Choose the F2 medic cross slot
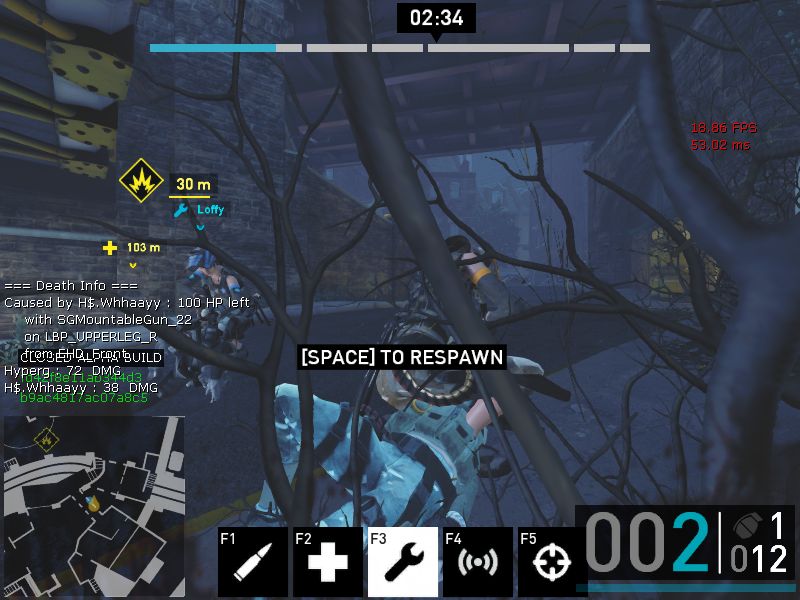The height and width of the screenshot is (600, 800). pos(327,561)
